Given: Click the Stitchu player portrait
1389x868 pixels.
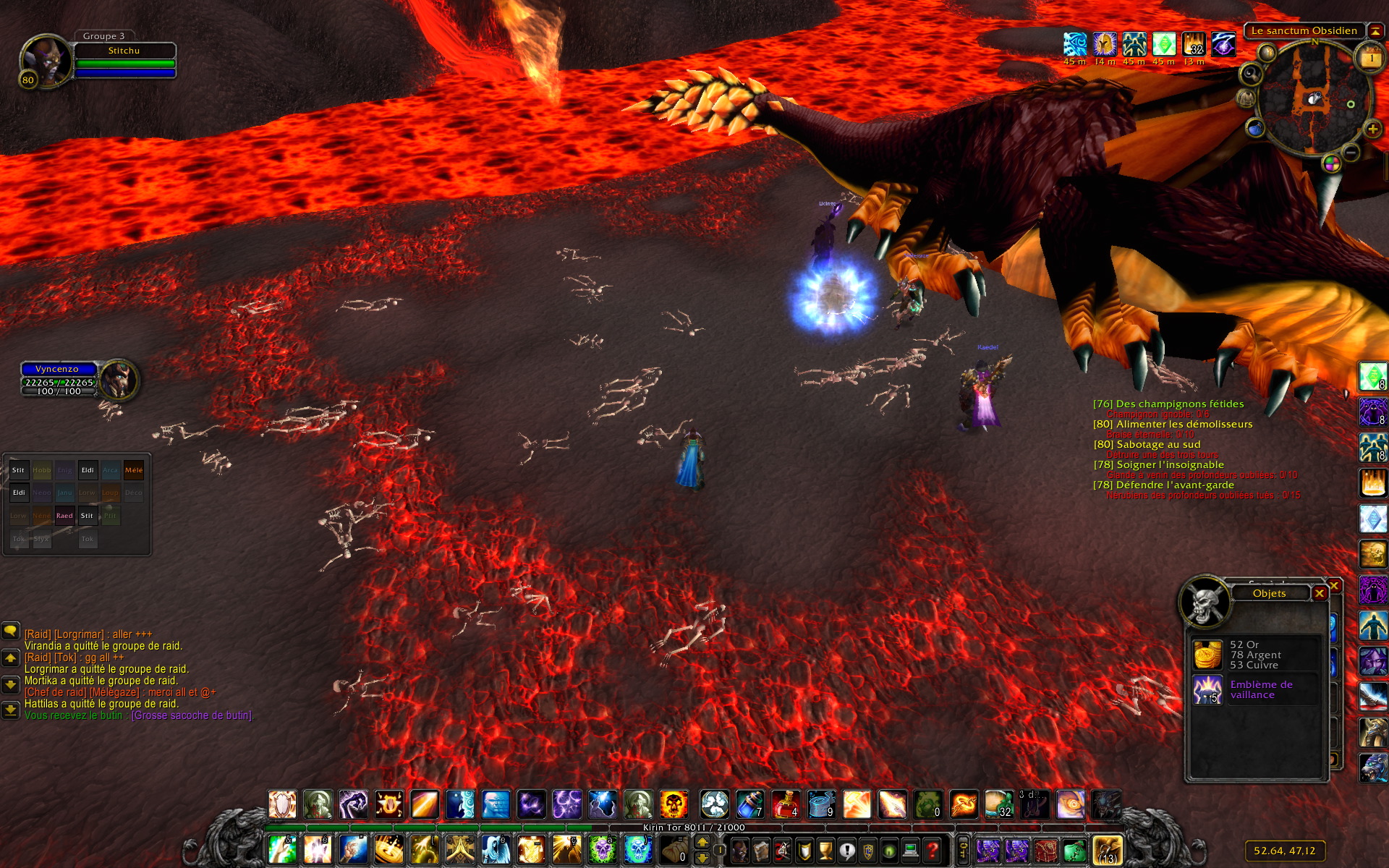Looking at the screenshot, I should pos(45,61).
